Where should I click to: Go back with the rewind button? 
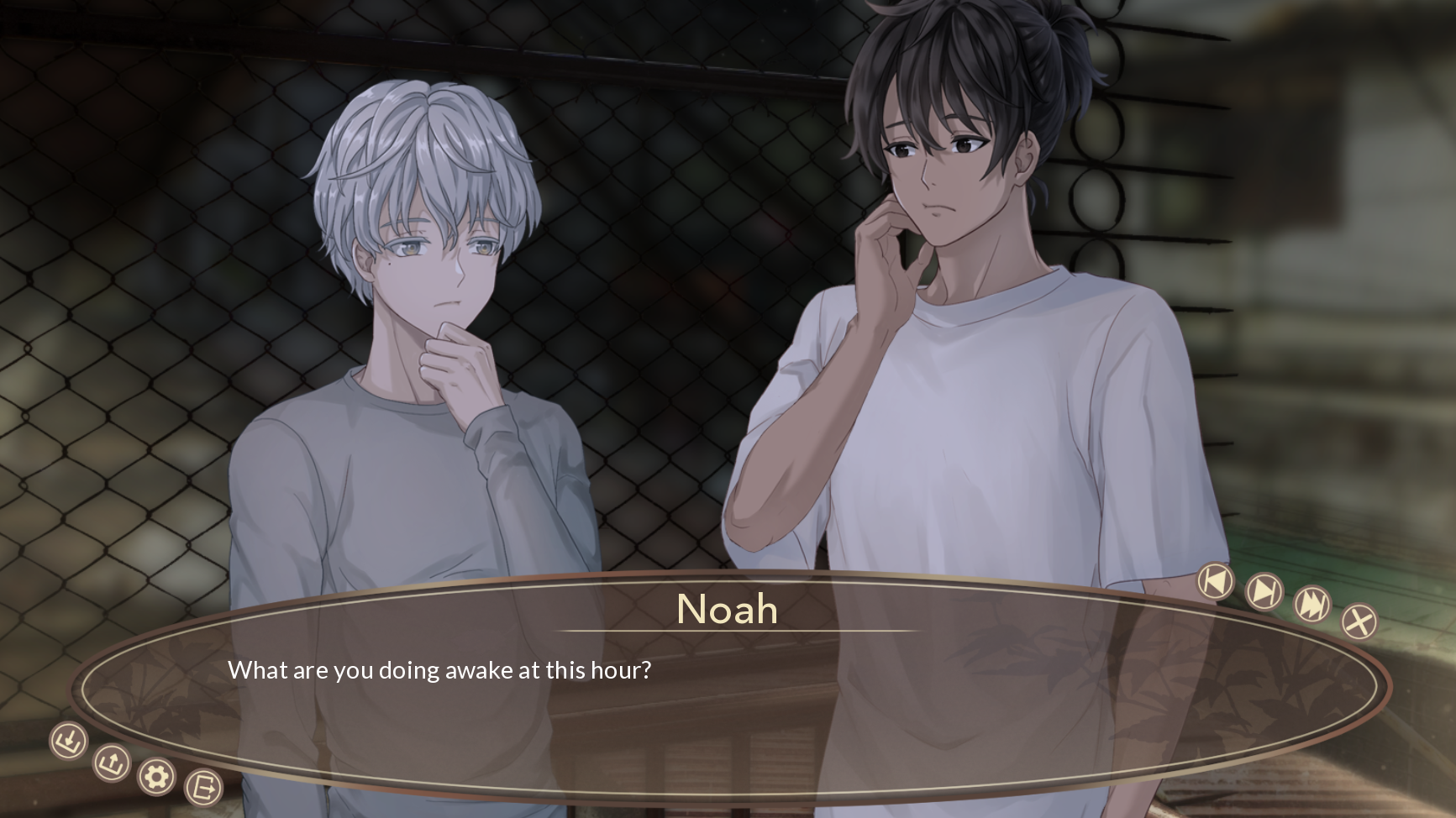point(1215,581)
